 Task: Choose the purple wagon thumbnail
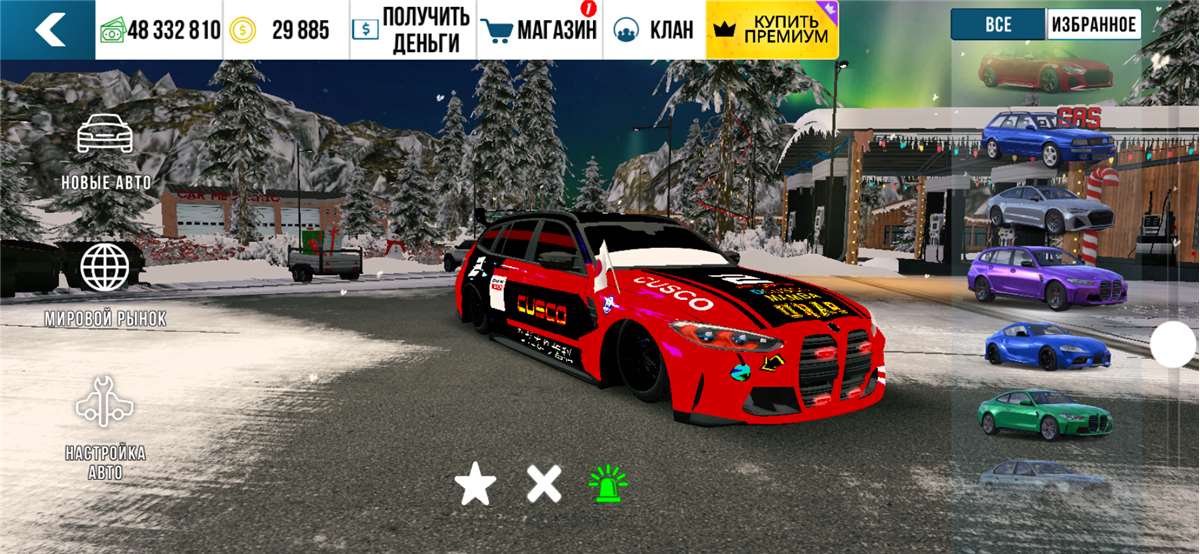(x=1047, y=278)
